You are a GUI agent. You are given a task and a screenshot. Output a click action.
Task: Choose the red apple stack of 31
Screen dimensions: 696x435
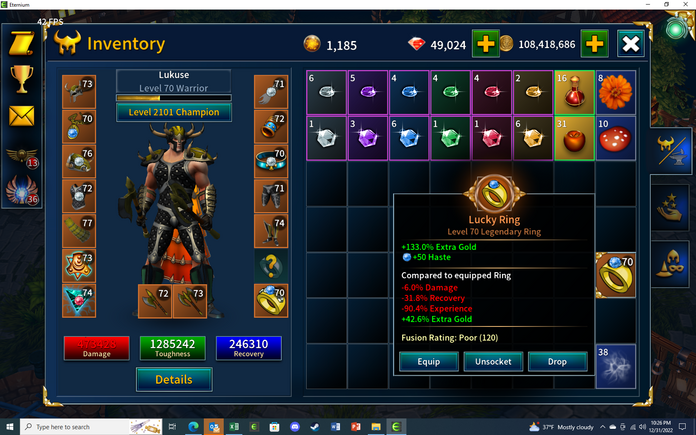tap(573, 138)
